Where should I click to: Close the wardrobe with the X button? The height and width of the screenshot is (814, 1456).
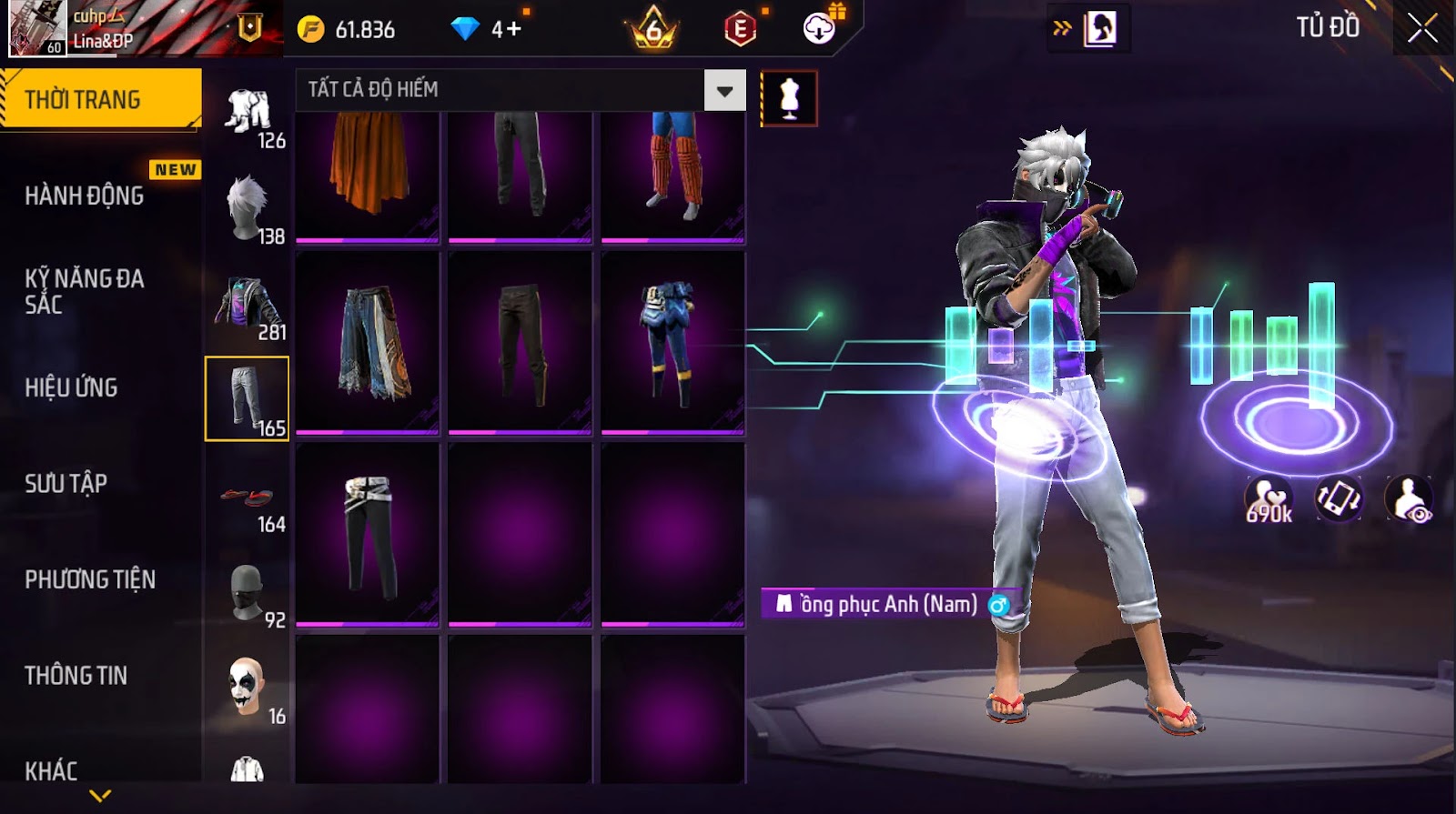(x=1422, y=28)
